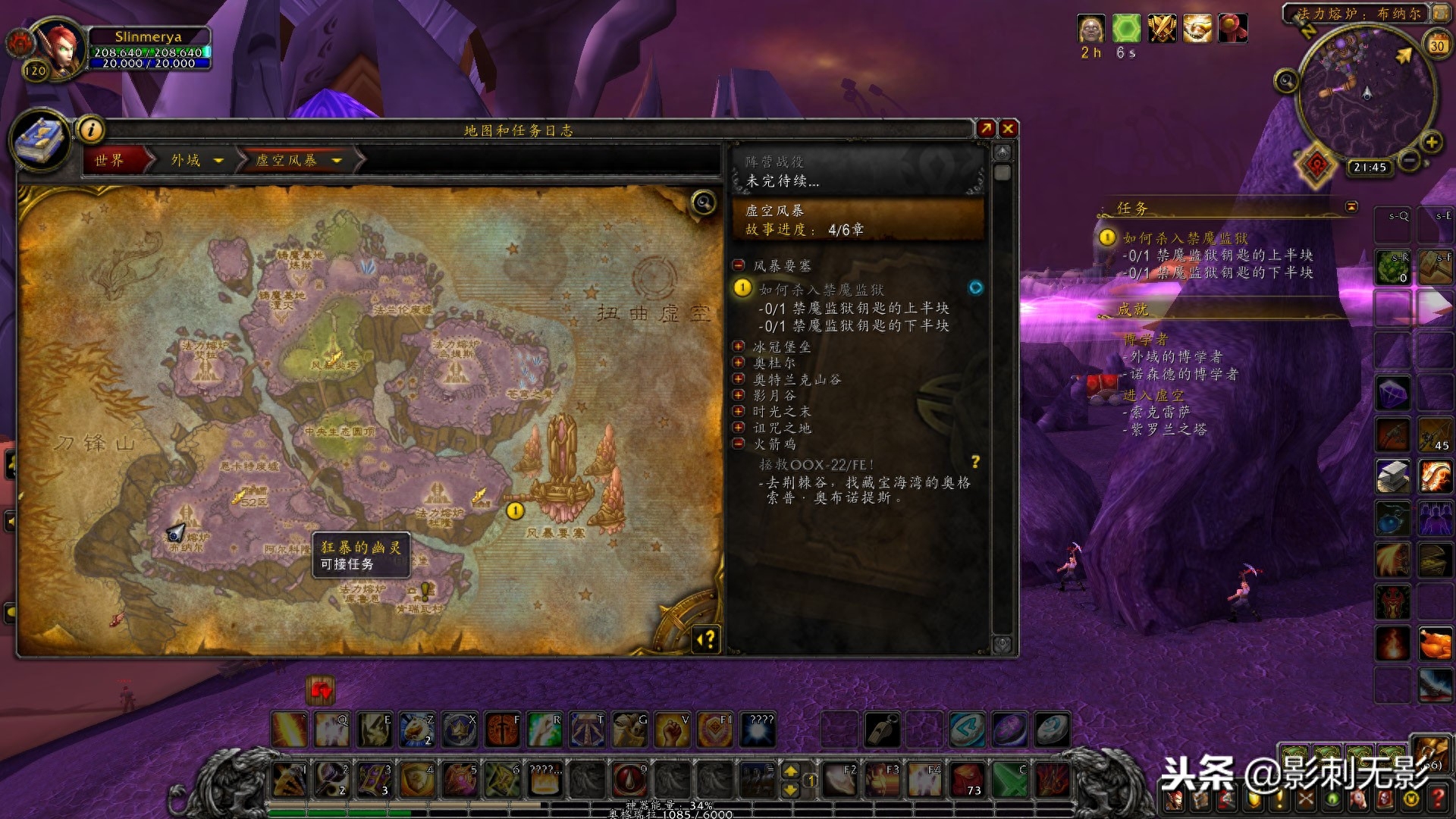This screenshot has width=1456, height=819.
Task: Open the calendar button showing 30
Action: click(x=1436, y=45)
